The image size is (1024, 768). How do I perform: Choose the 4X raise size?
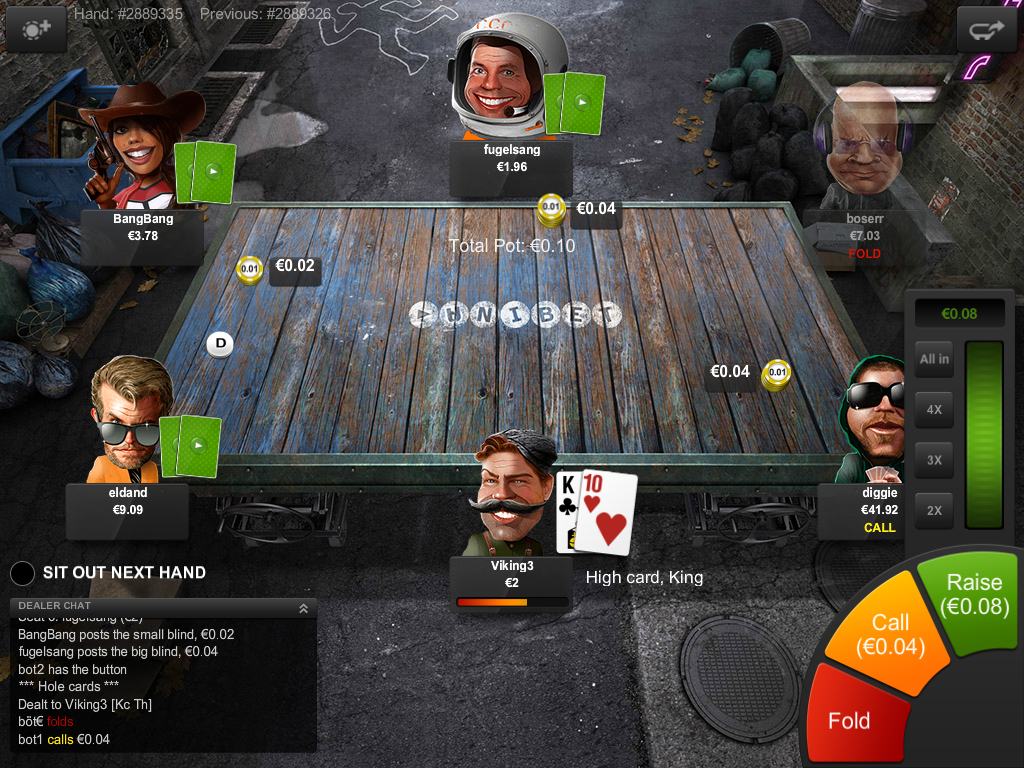(x=934, y=410)
